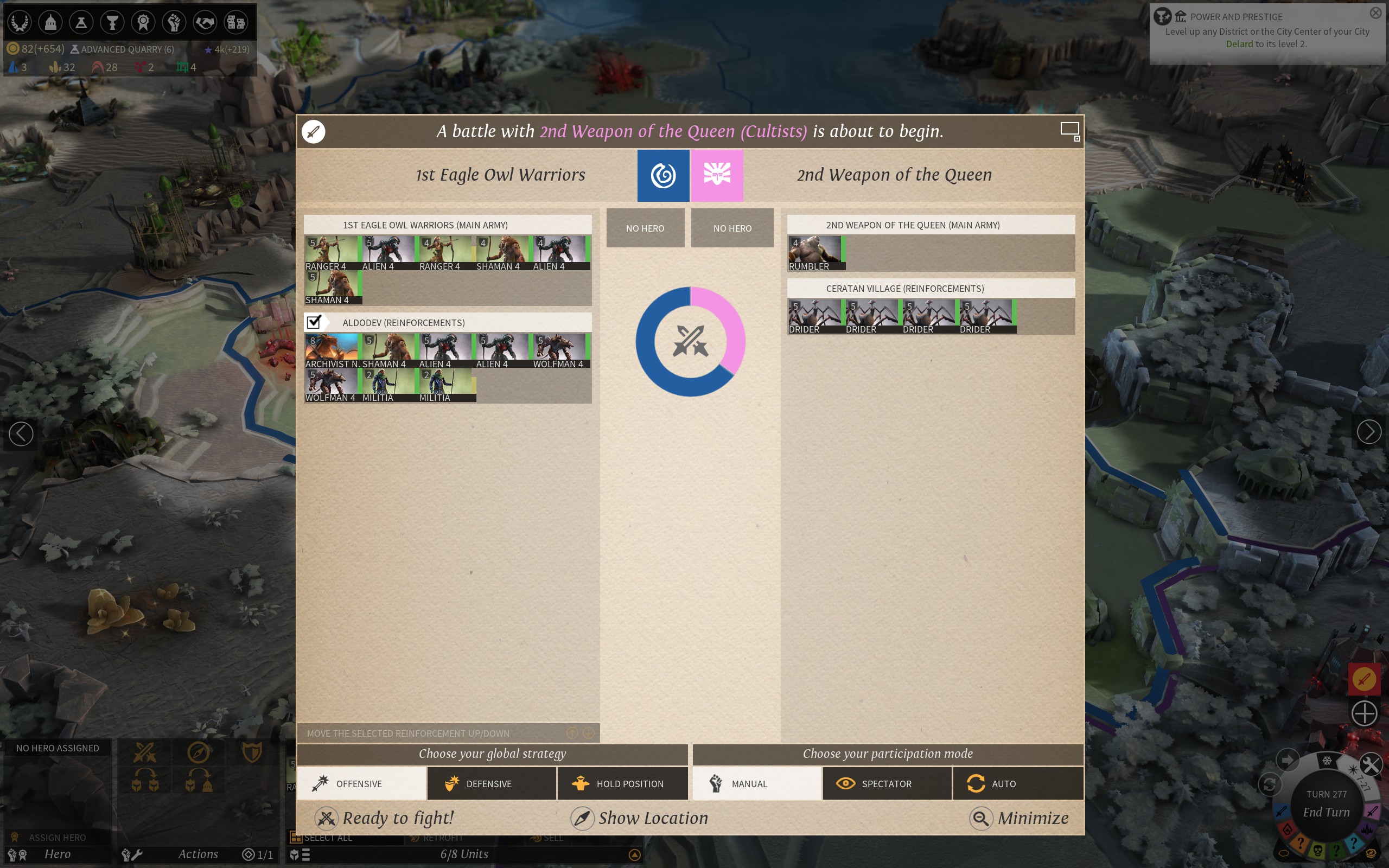1389x868 pixels.
Task: Set participation mode to Manual
Action: pyautogui.click(x=756, y=783)
